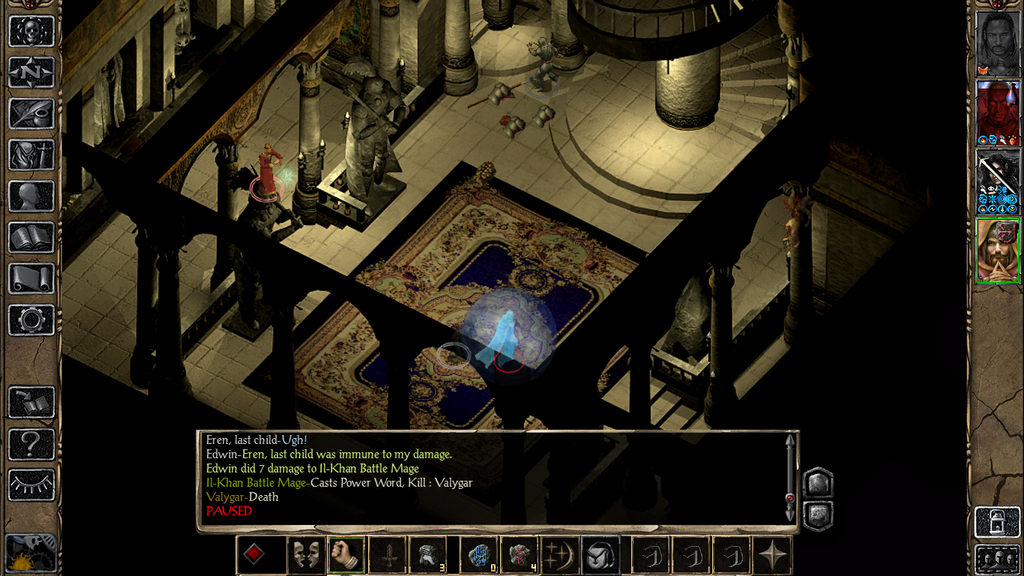
Task: Toggle the eye highlight button
Action: [x=31, y=484]
